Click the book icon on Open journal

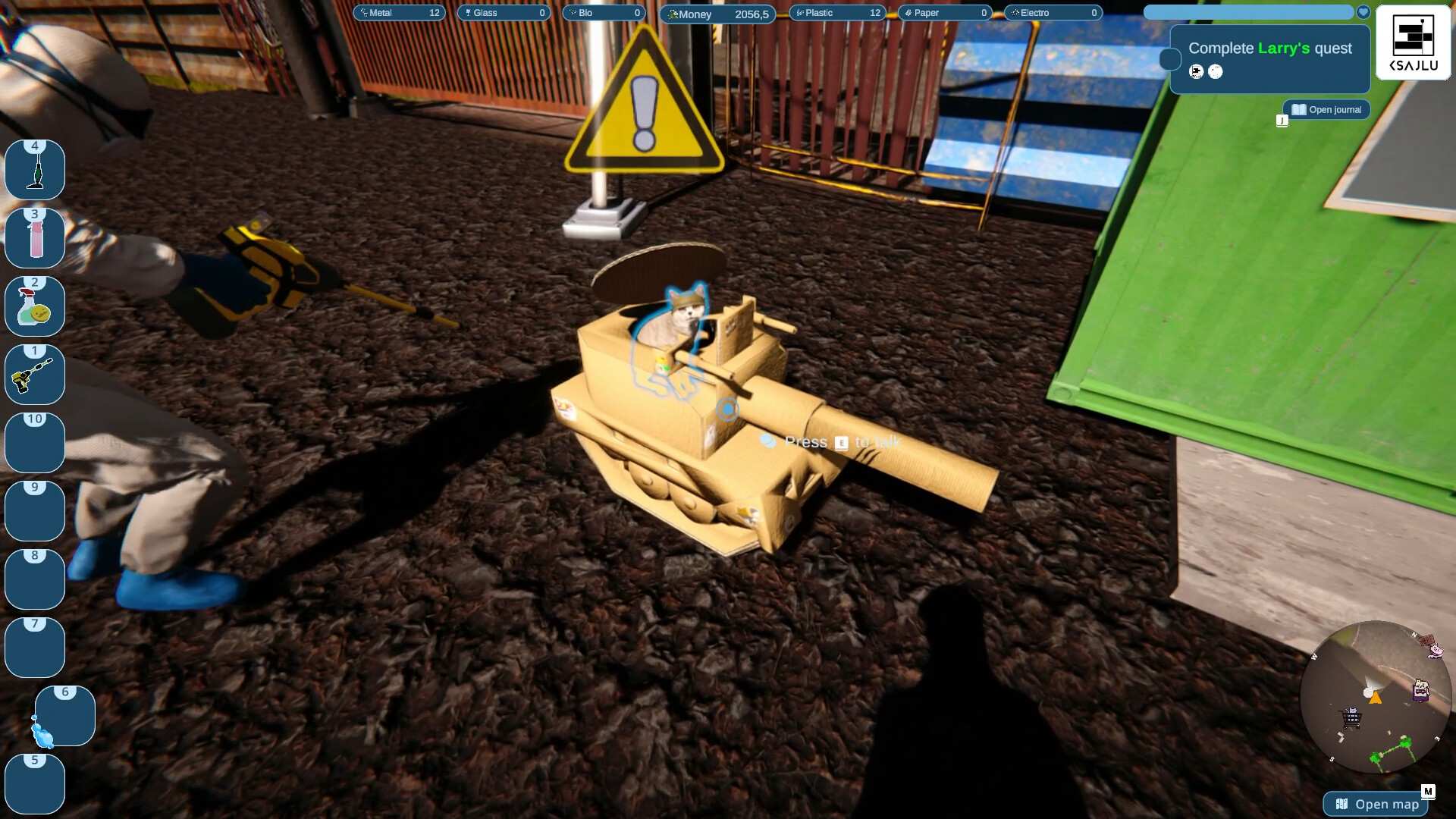[1298, 109]
